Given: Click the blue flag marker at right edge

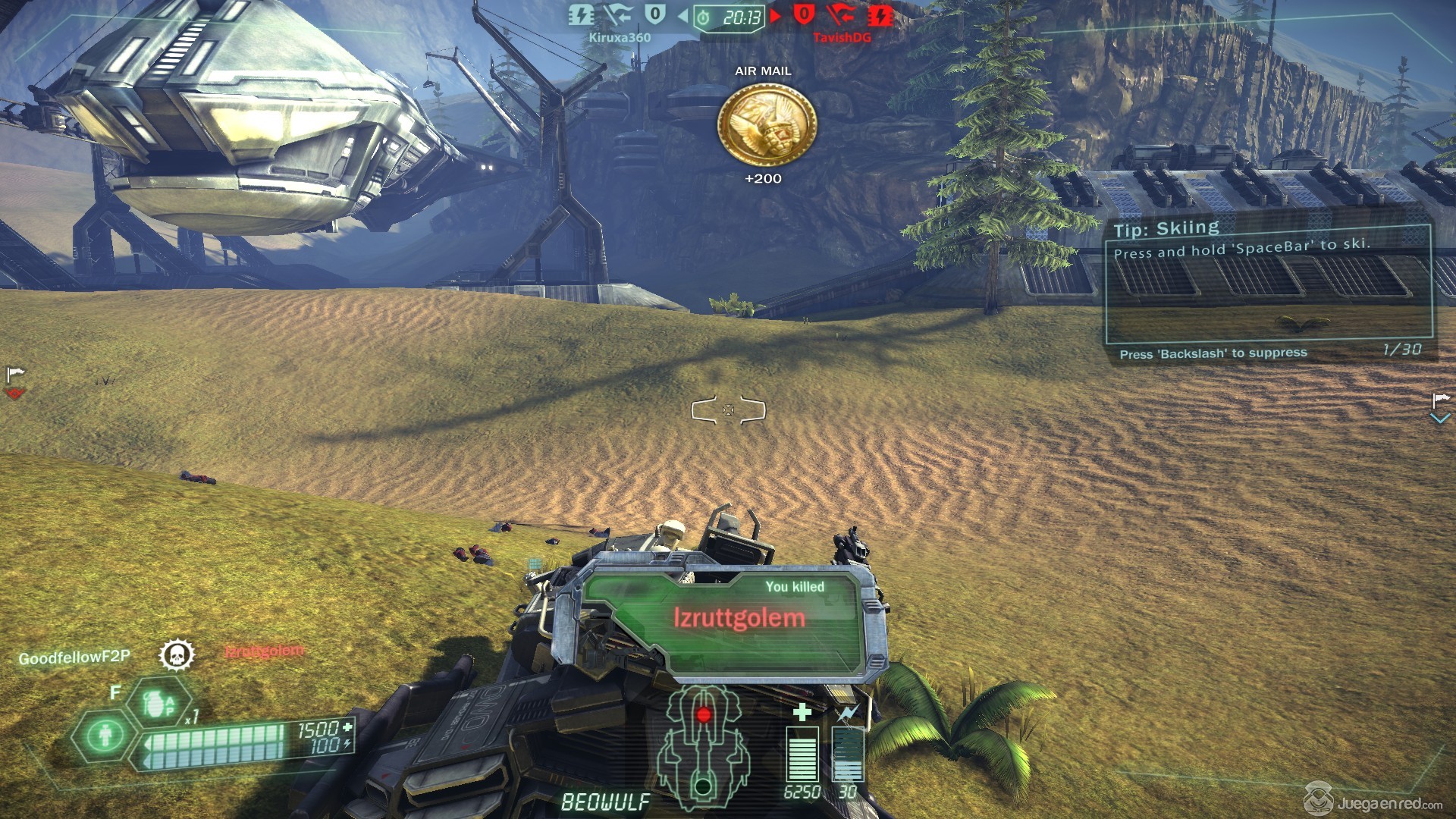Looking at the screenshot, I should click(x=1440, y=407).
